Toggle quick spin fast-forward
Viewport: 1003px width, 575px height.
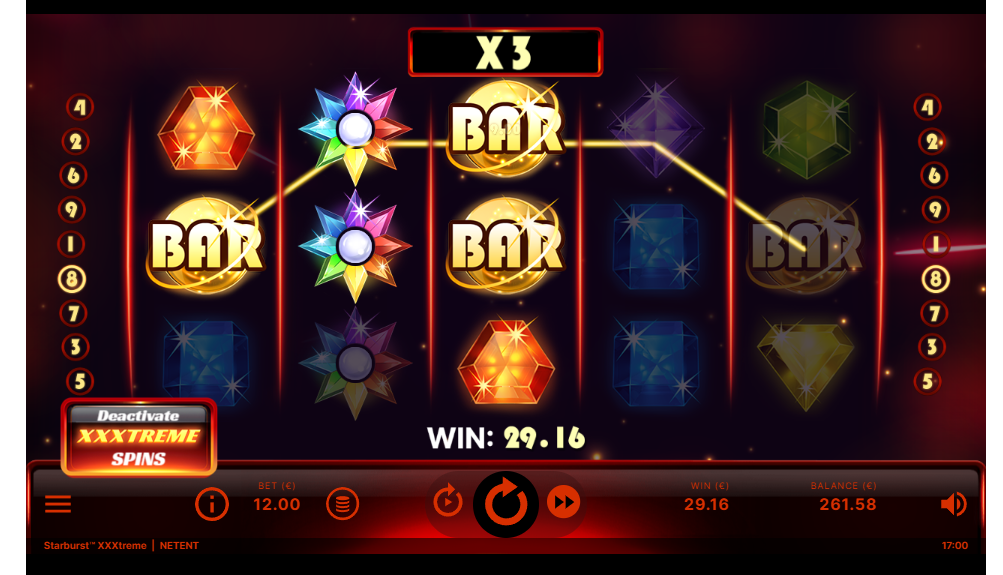click(x=564, y=503)
